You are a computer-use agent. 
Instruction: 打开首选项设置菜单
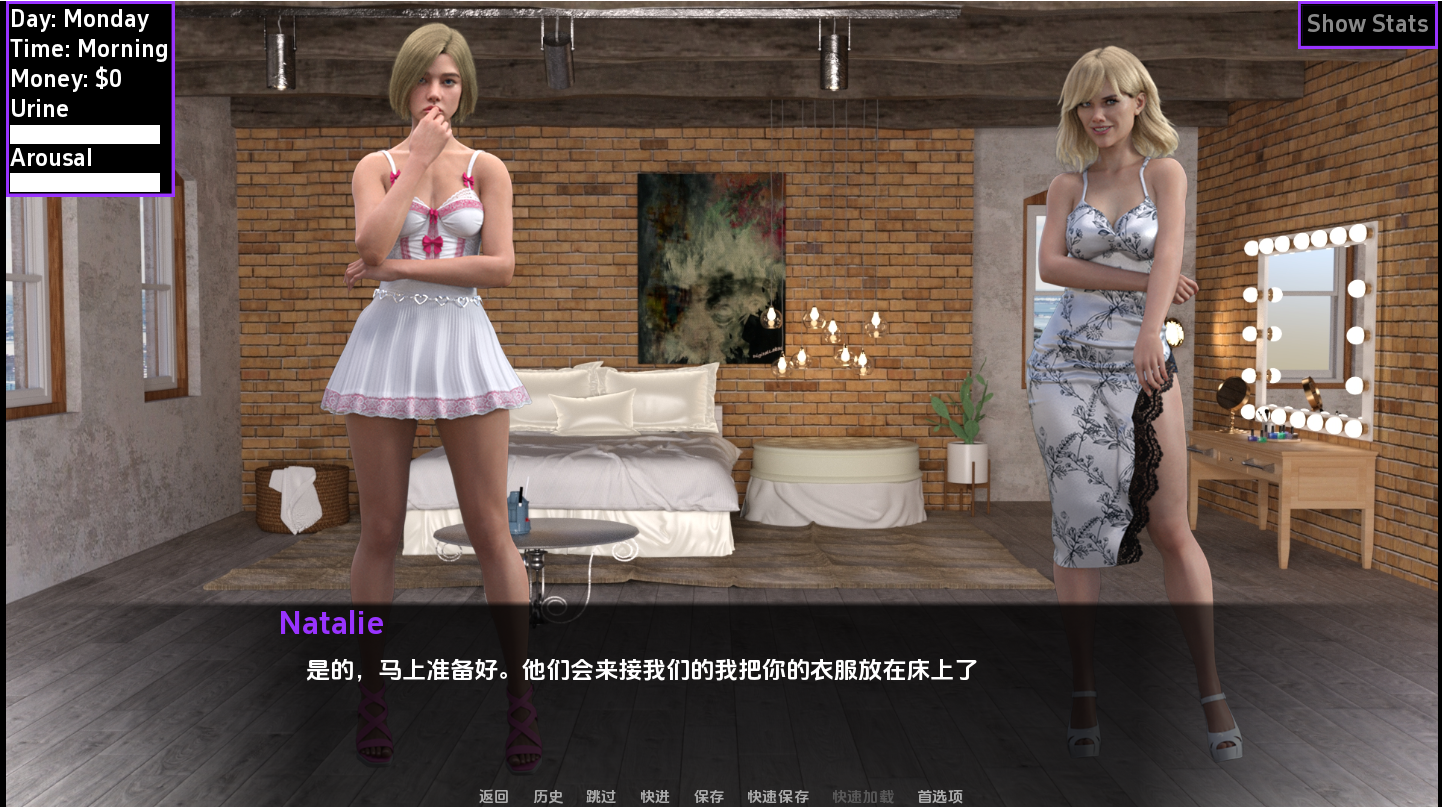[938, 796]
